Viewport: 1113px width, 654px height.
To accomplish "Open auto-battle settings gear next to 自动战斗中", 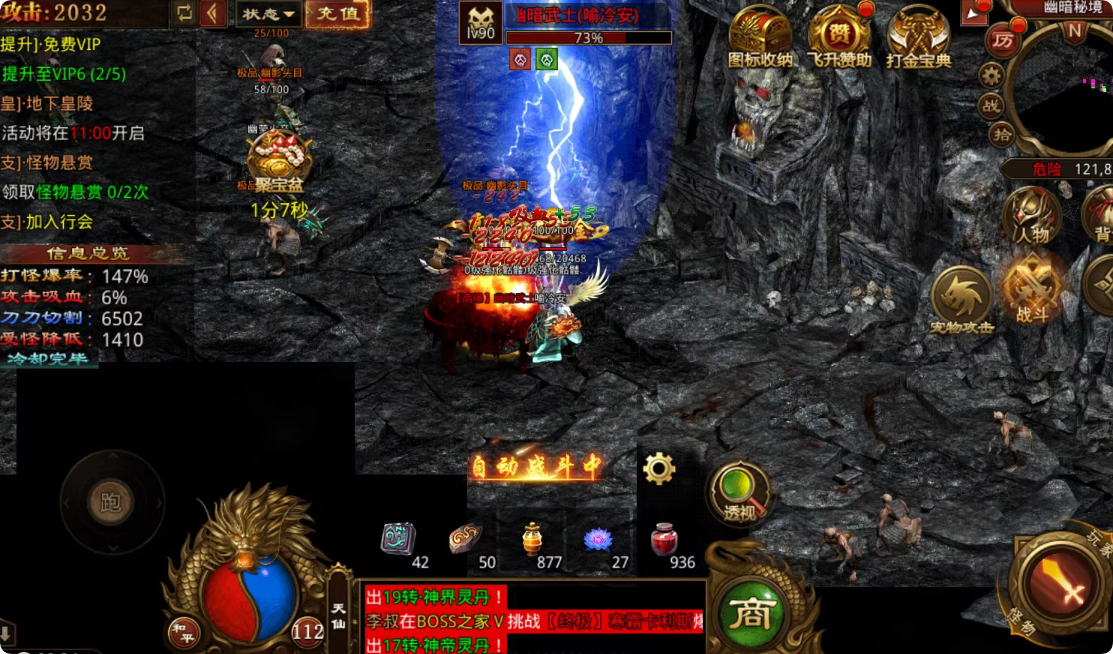I will click(659, 467).
